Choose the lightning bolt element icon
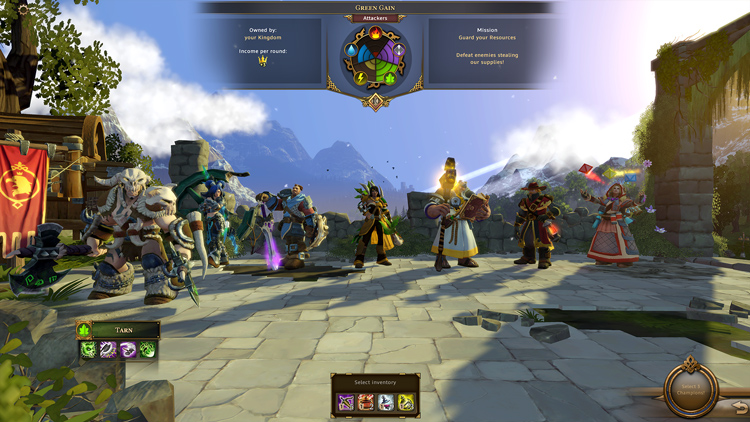Viewport: 750px width, 422px height. pyautogui.click(x=360, y=76)
